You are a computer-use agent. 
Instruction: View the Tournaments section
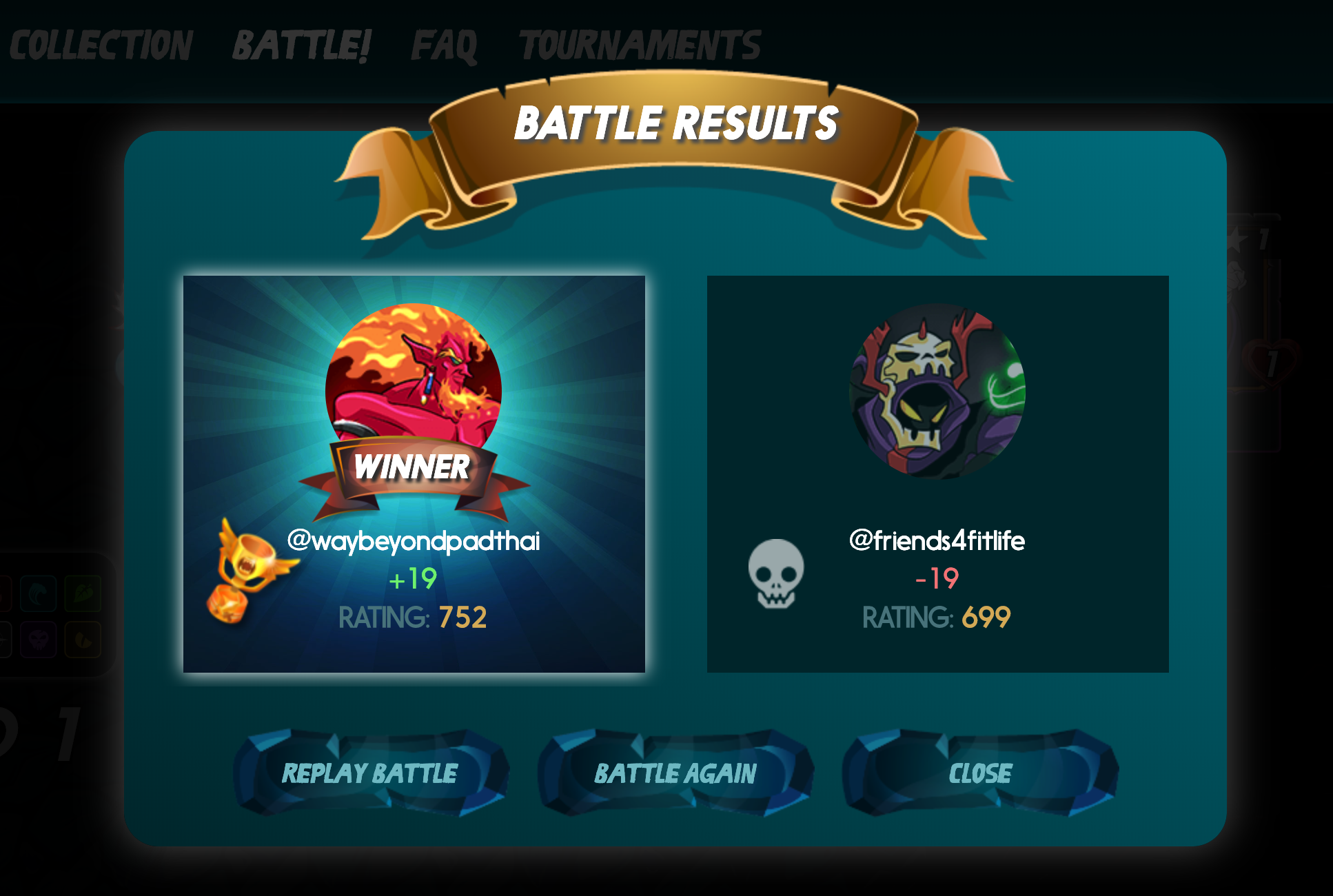pyautogui.click(x=640, y=43)
